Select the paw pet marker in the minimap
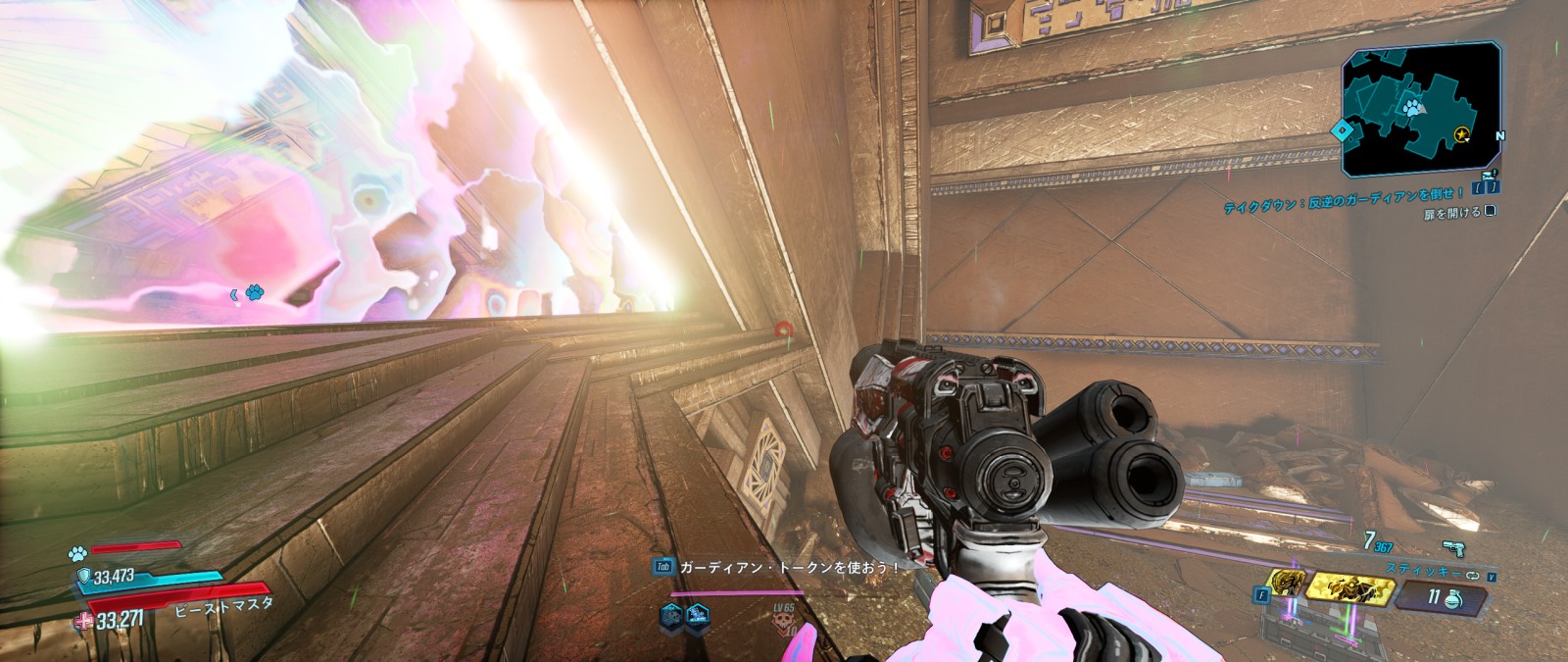The image size is (1568, 662). point(1412,108)
